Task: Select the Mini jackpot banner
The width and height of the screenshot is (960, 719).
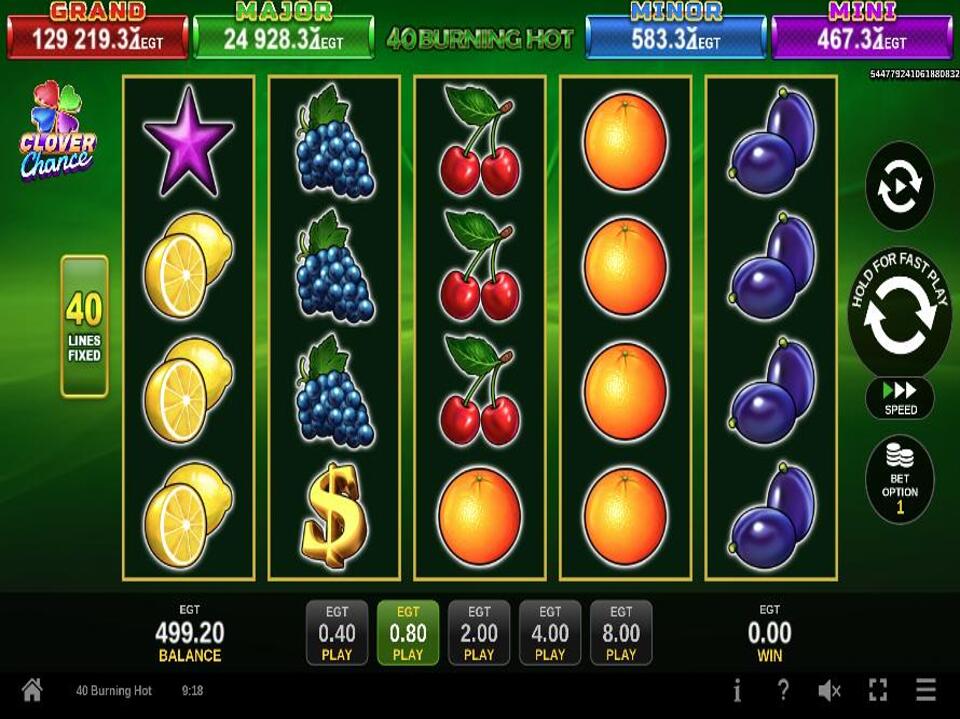Action: coord(861,31)
